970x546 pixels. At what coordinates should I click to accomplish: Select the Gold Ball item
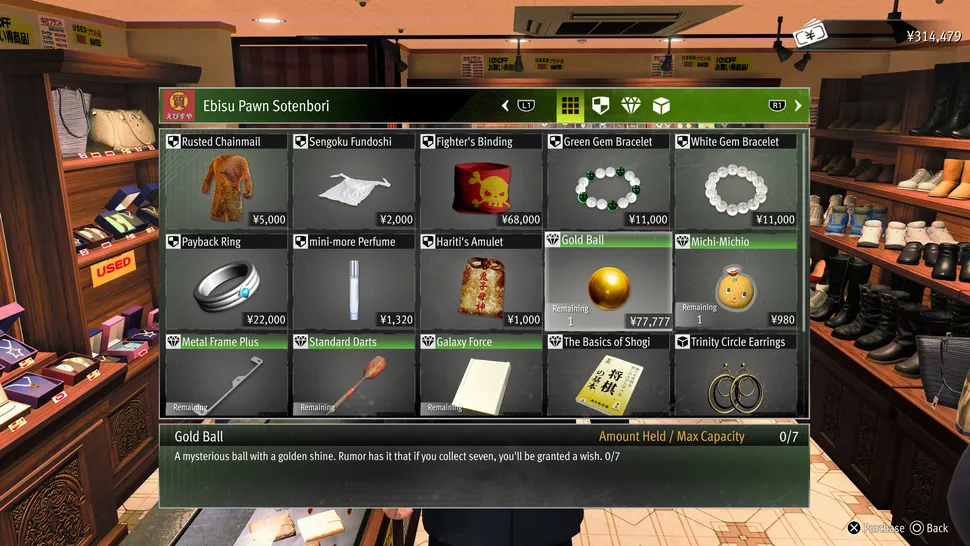click(x=608, y=281)
